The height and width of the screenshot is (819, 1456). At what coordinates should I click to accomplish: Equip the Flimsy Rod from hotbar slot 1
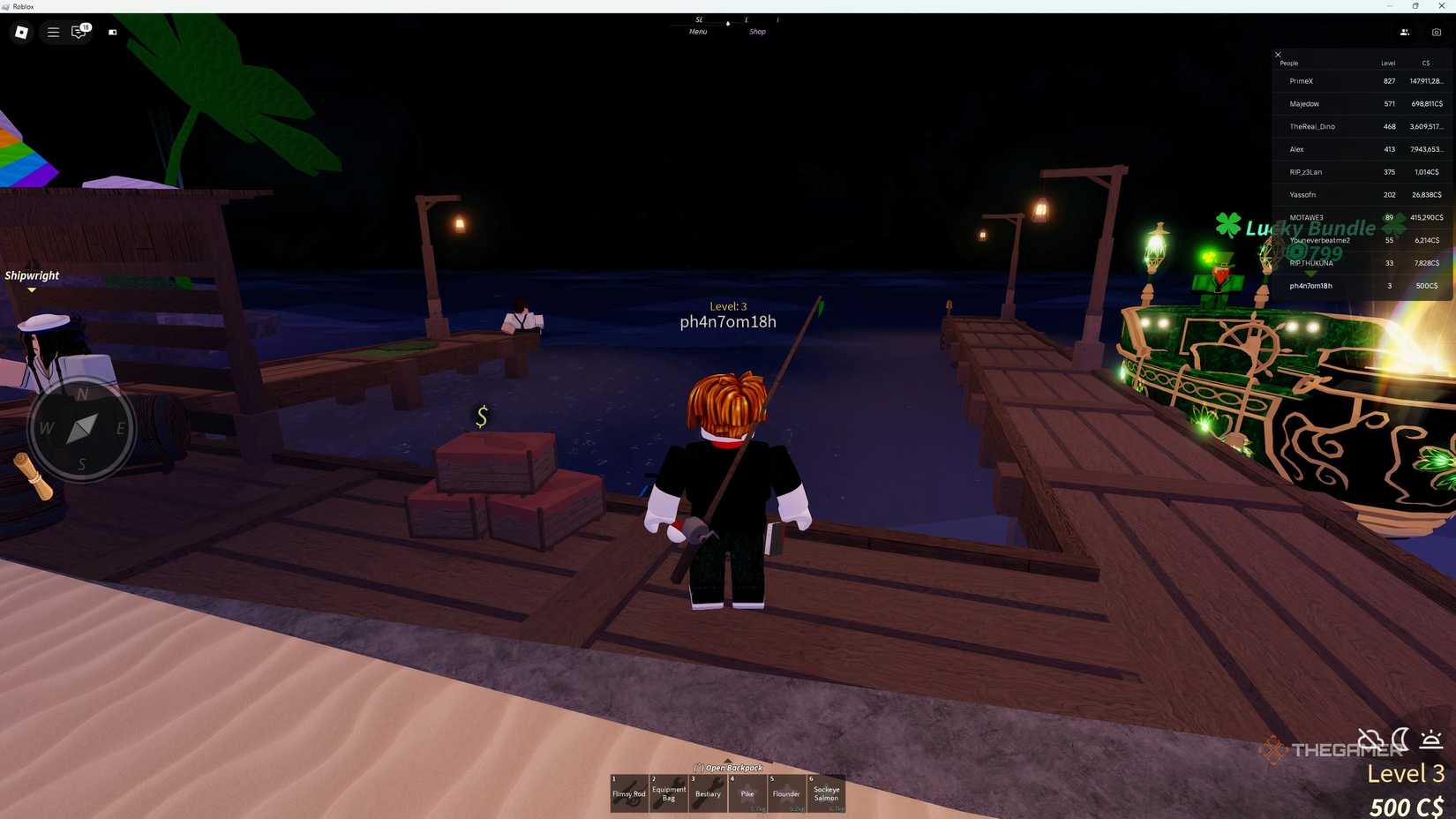point(629,793)
